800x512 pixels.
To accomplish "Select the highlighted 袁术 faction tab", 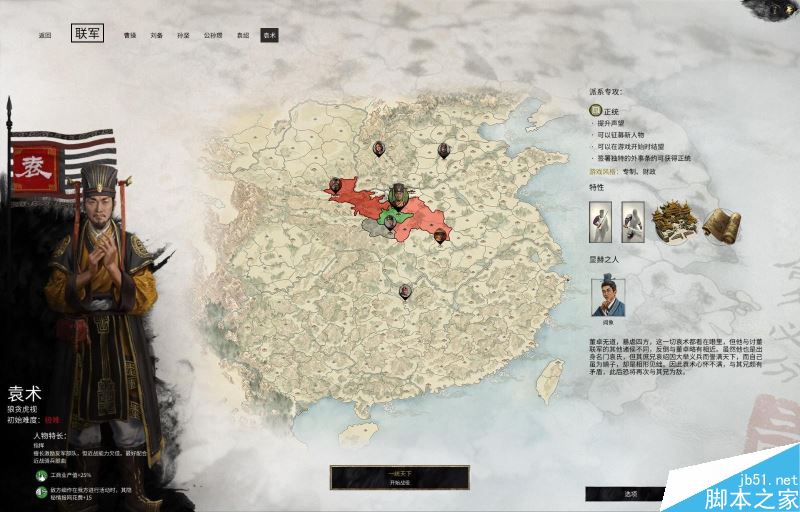I will [269, 35].
